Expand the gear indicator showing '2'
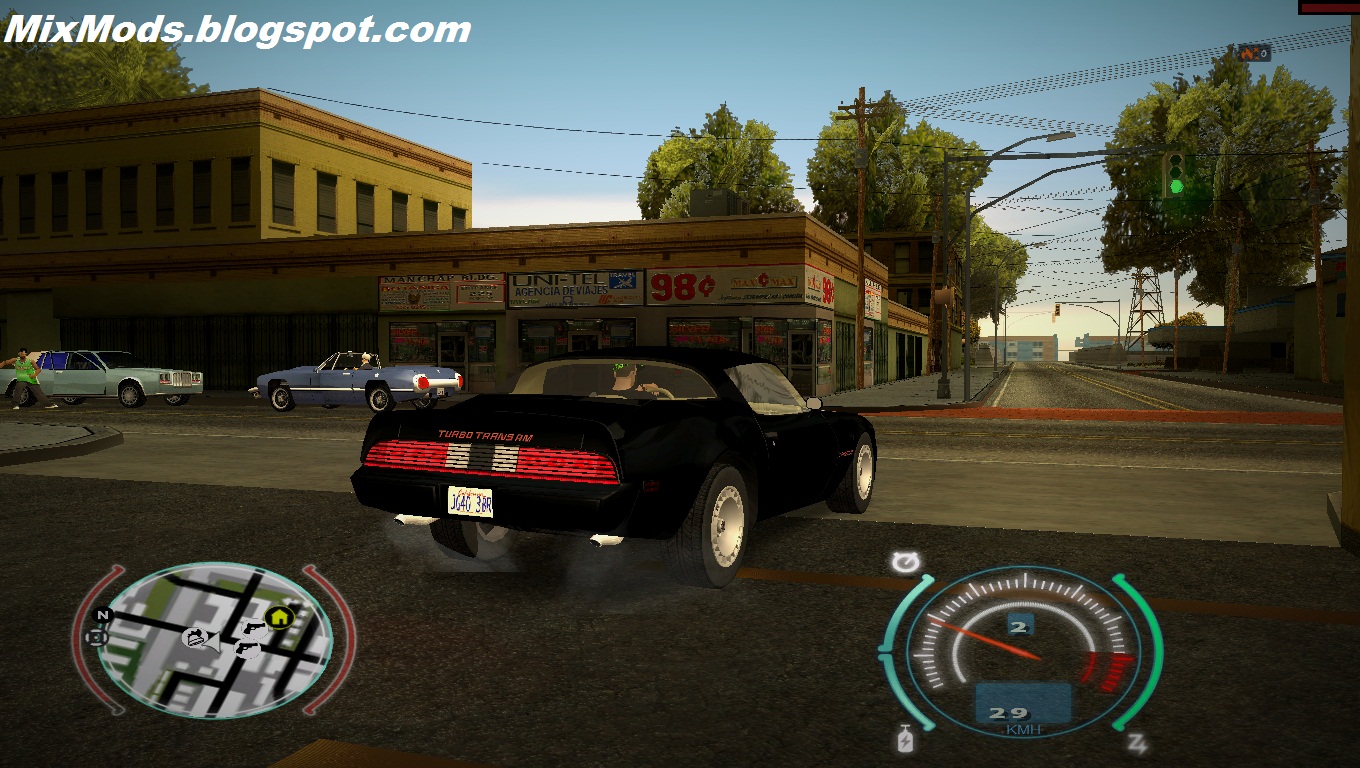This screenshot has height=768, width=1360. pos(1020,626)
